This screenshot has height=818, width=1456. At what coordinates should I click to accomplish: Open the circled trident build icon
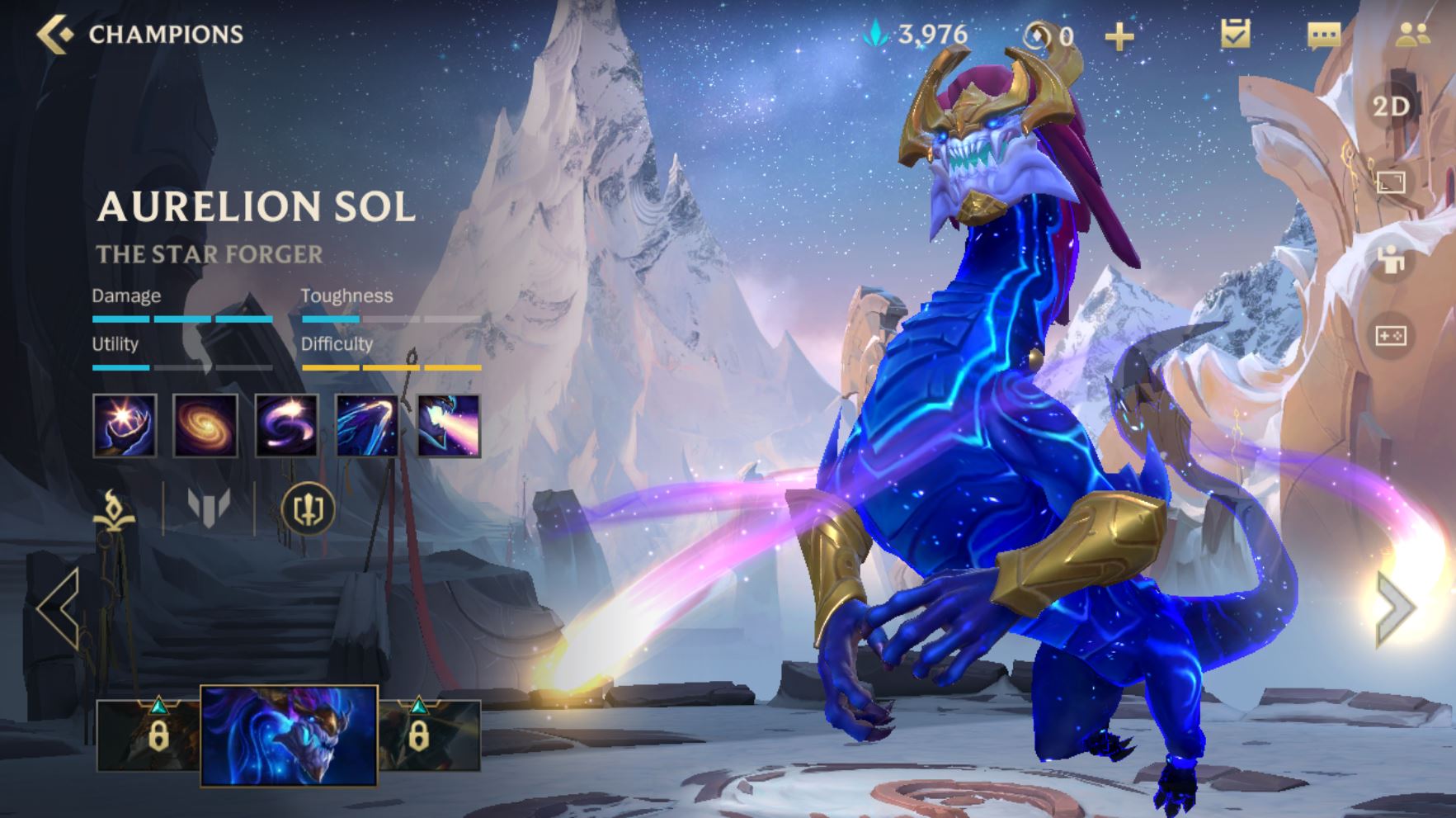[x=308, y=508]
